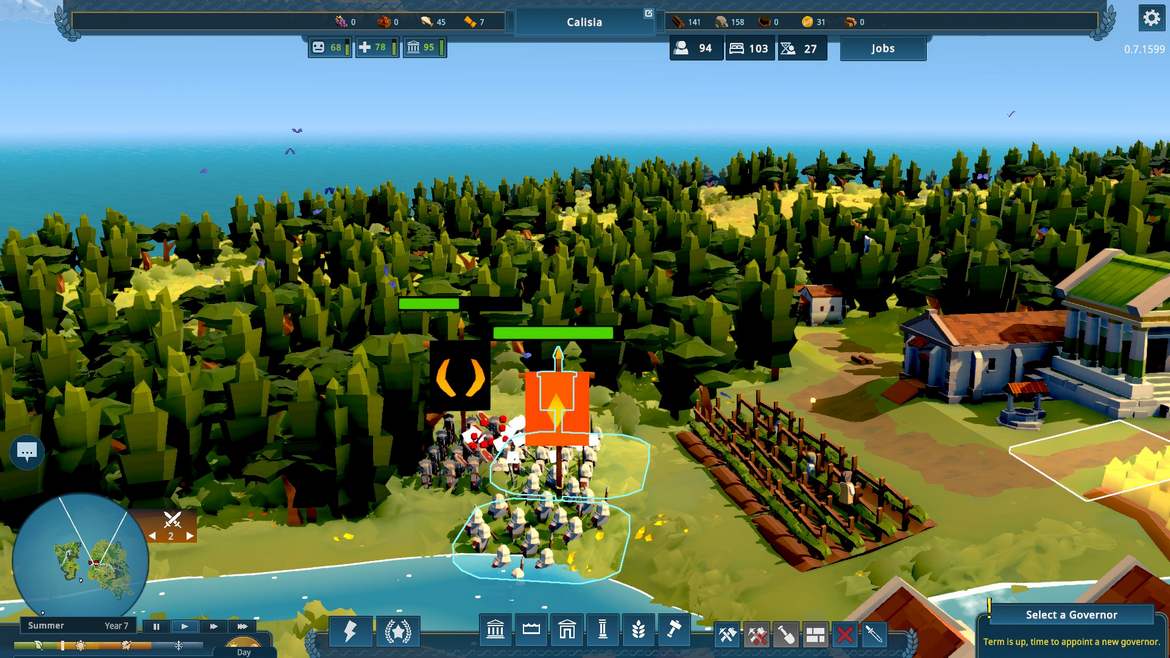Set game speed to normal play

pyautogui.click(x=184, y=627)
